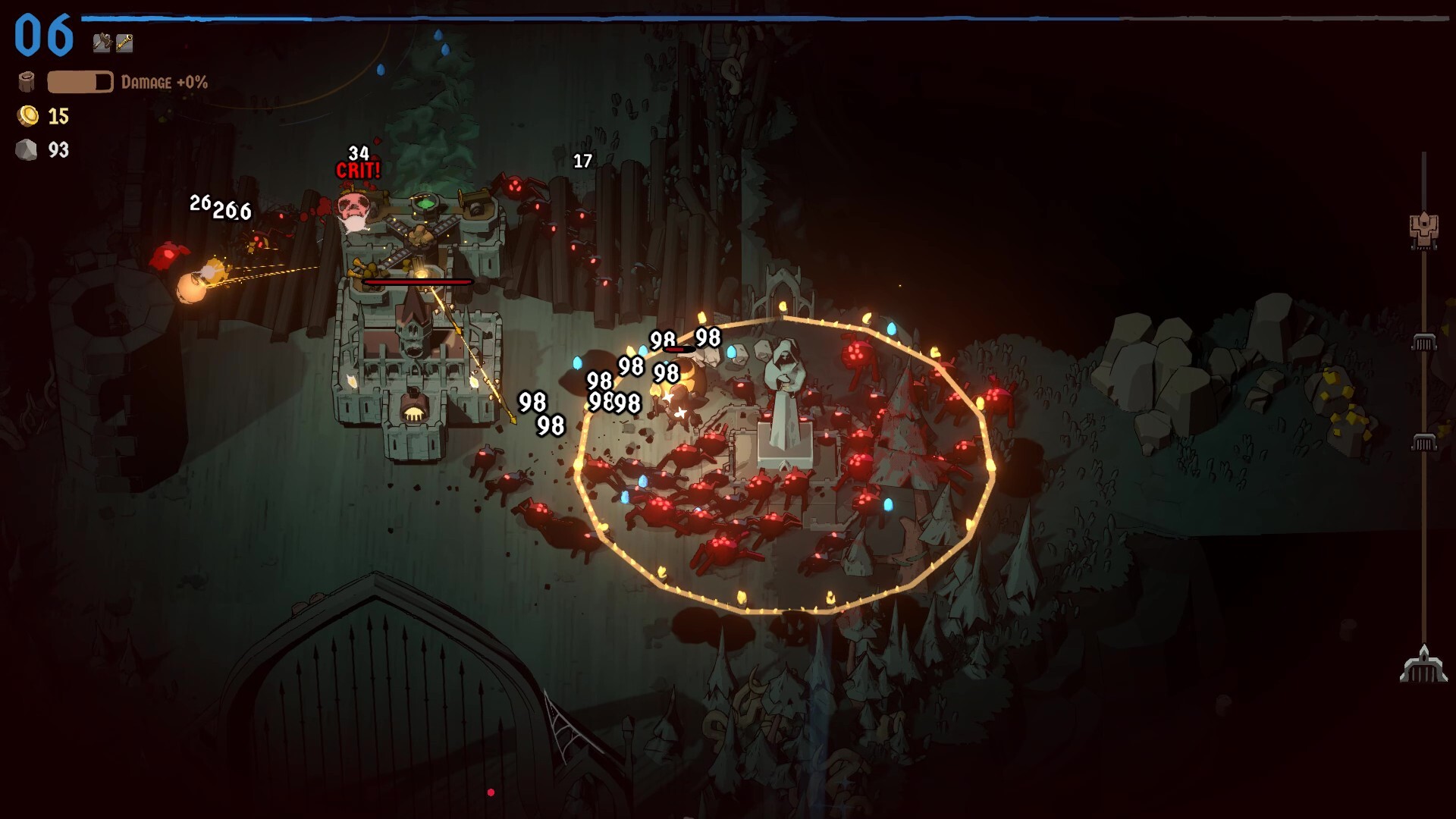Screen dimensions: 1456x819
Task: Click the CRIT! damage popup
Action: 359,171
